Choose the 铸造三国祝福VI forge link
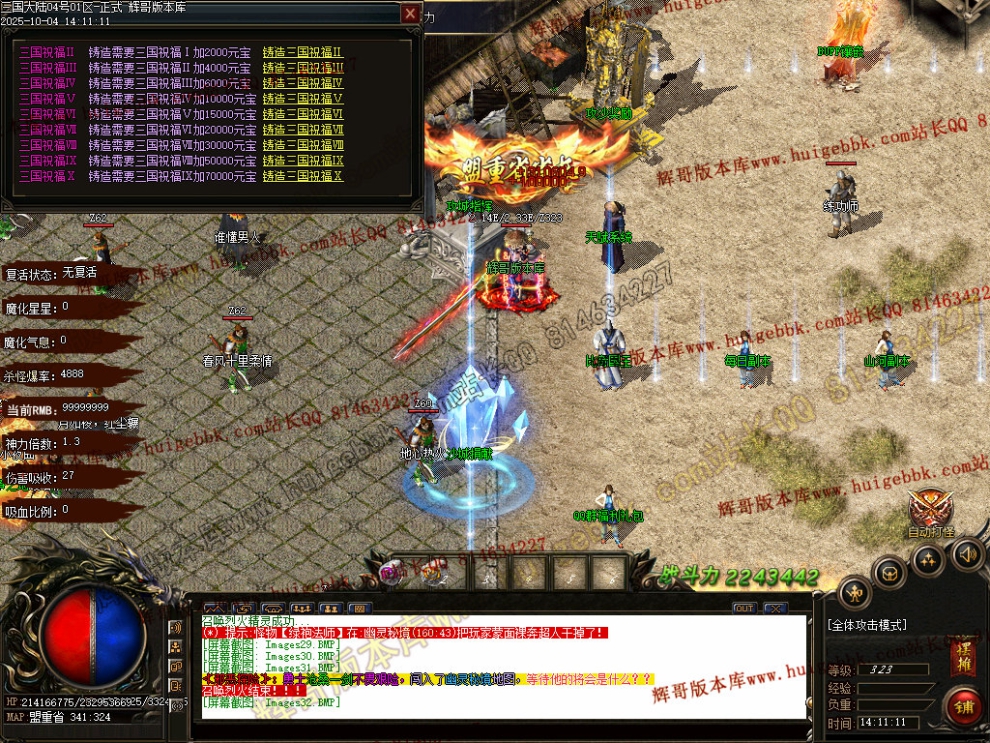Image resolution: width=990 pixels, height=743 pixels. pos(302,115)
